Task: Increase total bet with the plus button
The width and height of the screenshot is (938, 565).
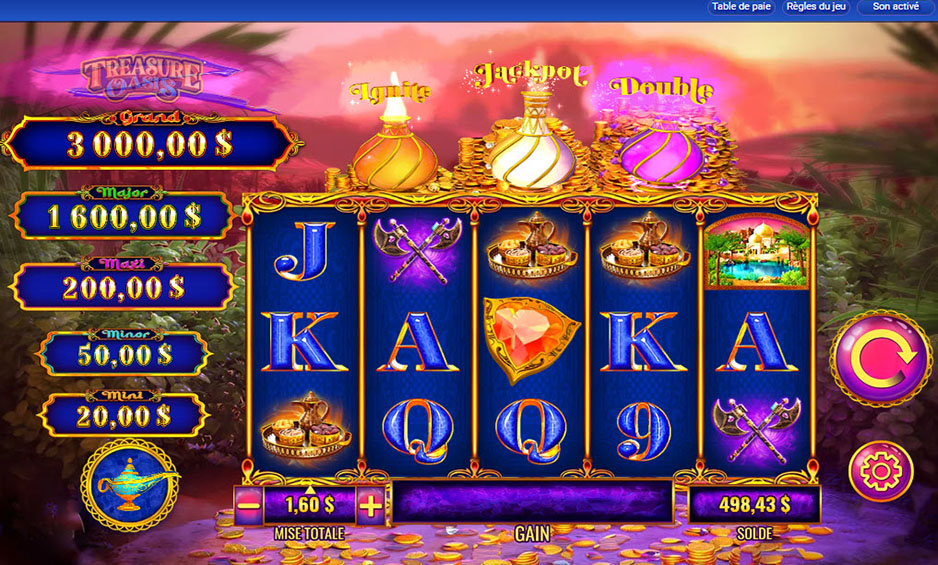Action: pos(370,505)
